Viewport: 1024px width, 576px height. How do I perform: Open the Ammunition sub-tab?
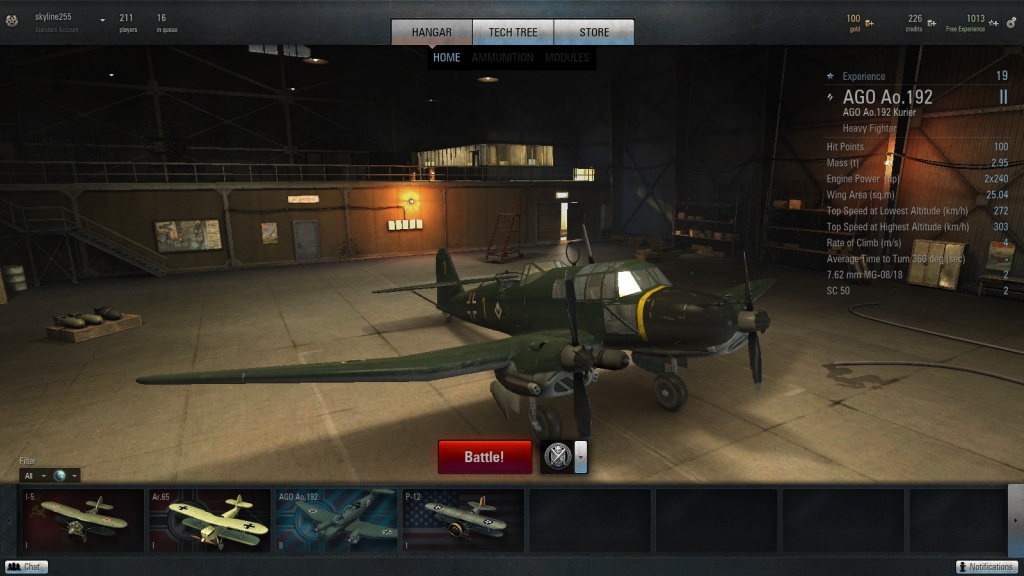[x=503, y=58]
